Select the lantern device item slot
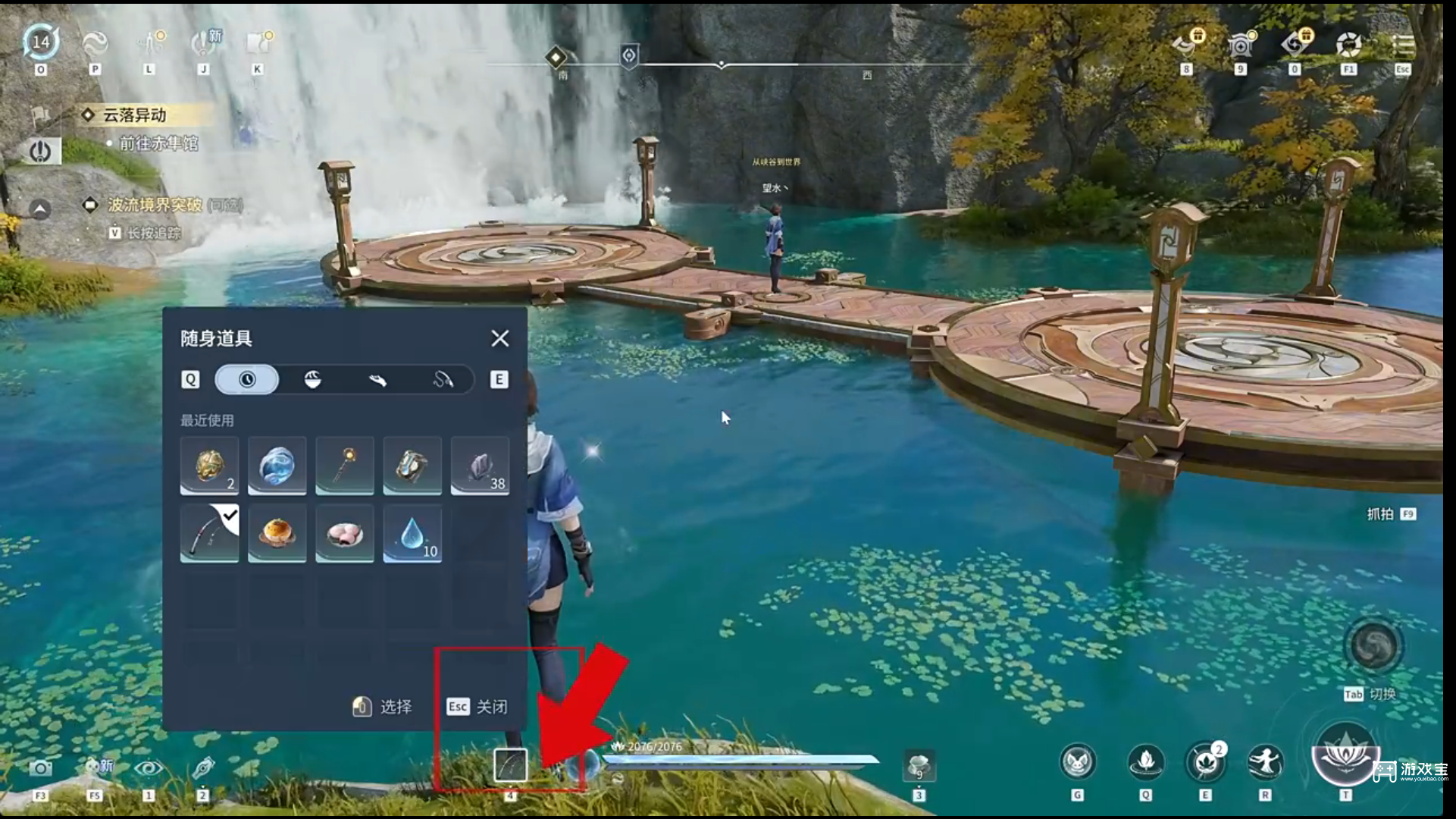The height and width of the screenshot is (819, 1456). [x=412, y=465]
